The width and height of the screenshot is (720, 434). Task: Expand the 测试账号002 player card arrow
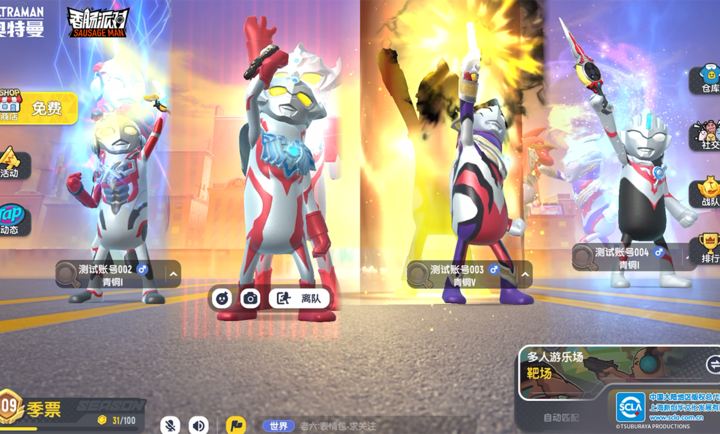pyautogui.click(x=173, y=274)
